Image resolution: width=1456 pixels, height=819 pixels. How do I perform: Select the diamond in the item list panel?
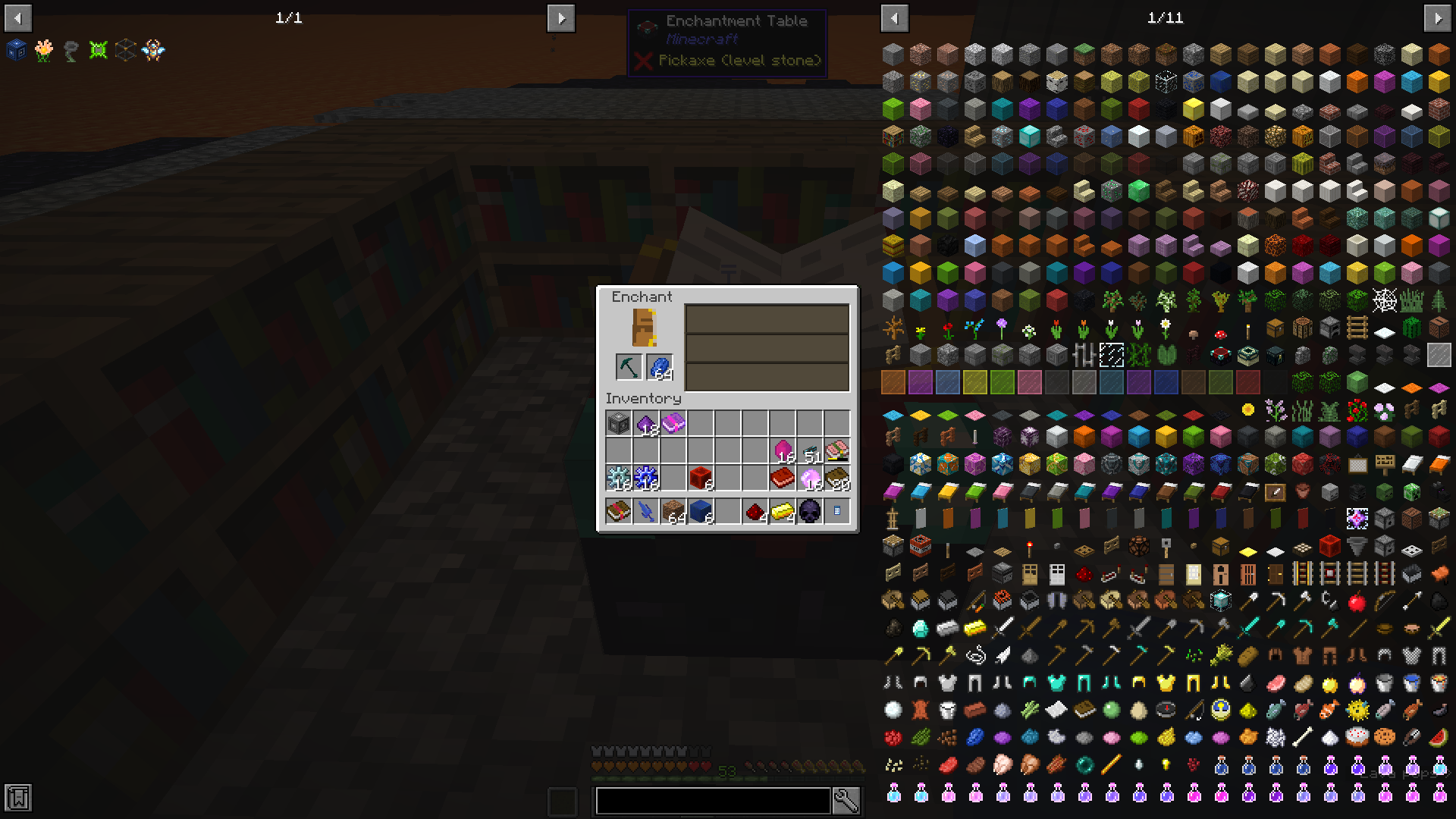coord(921,628)
